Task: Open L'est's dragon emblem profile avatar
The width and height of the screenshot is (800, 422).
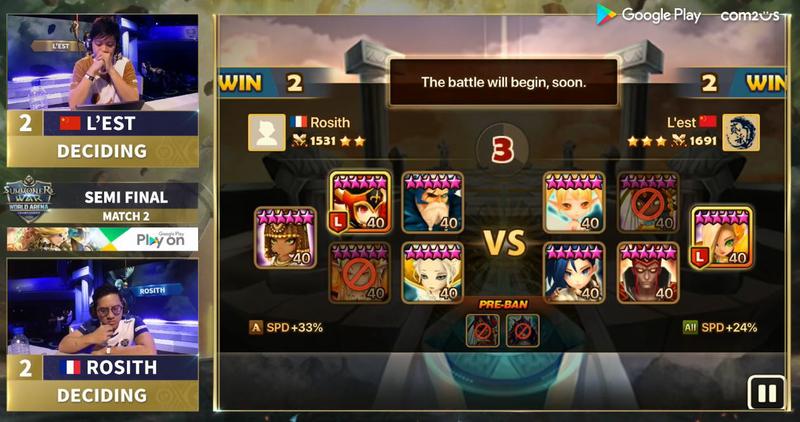Action: pyautogui.click(x=741, y=132)
